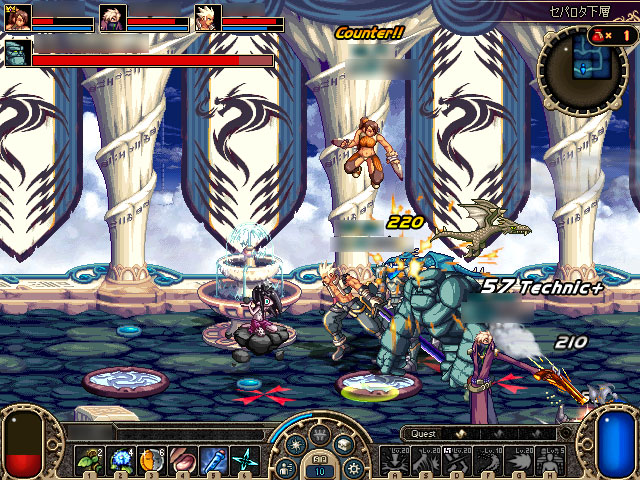
Task: Activate the Lv.20 skill on key A
Action: pyautogui.click(x=394, y=460)
